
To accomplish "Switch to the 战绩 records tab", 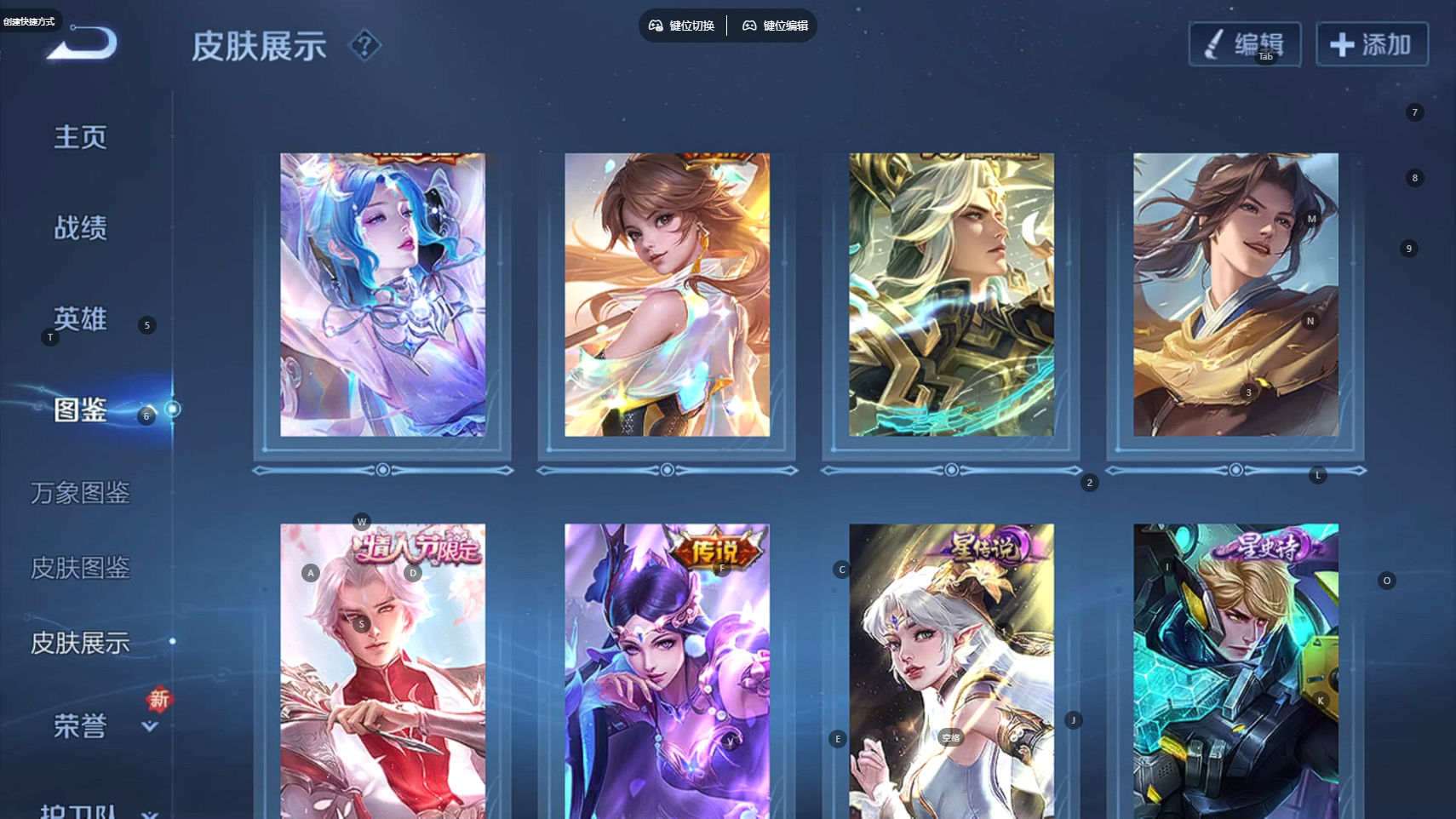I will point(80,228).
